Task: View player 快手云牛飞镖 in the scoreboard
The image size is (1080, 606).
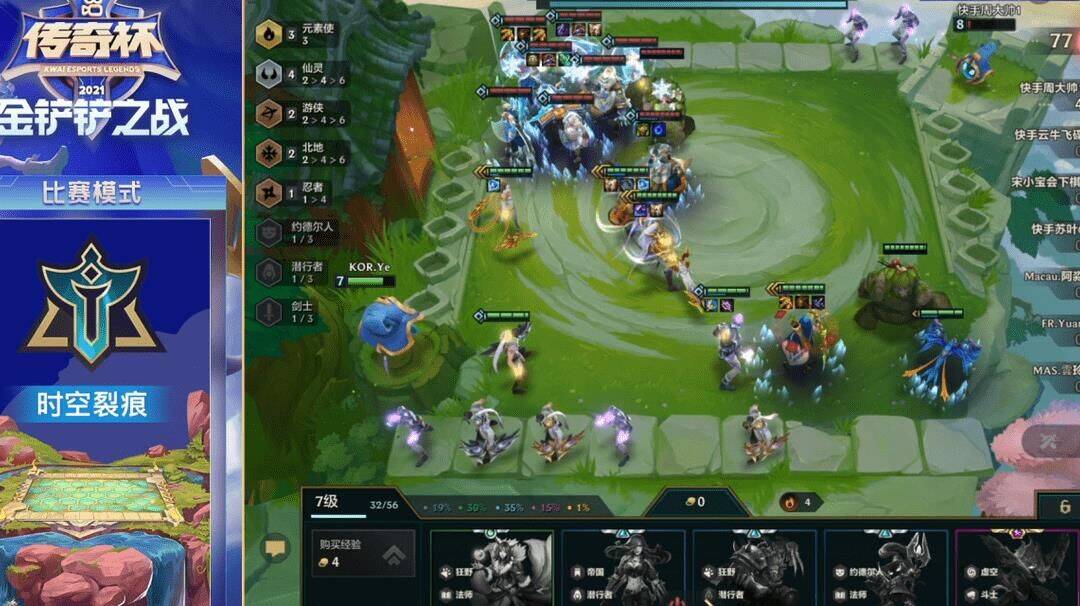Action: pos(1046,135)
